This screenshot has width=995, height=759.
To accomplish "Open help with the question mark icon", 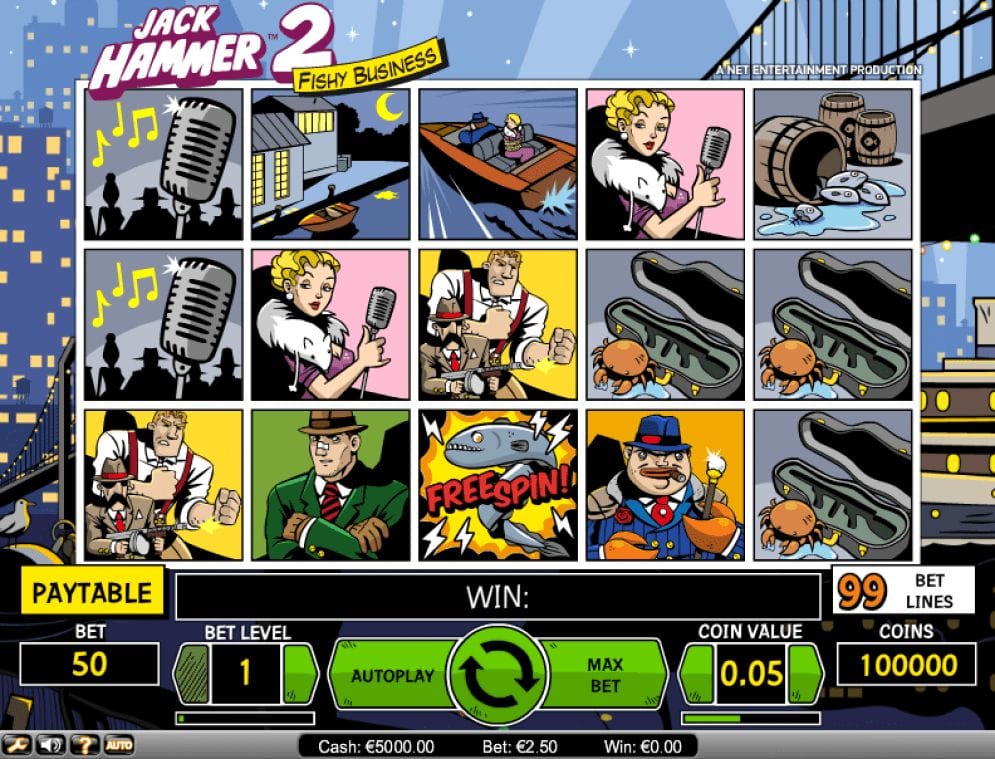I will pos(84,745).
